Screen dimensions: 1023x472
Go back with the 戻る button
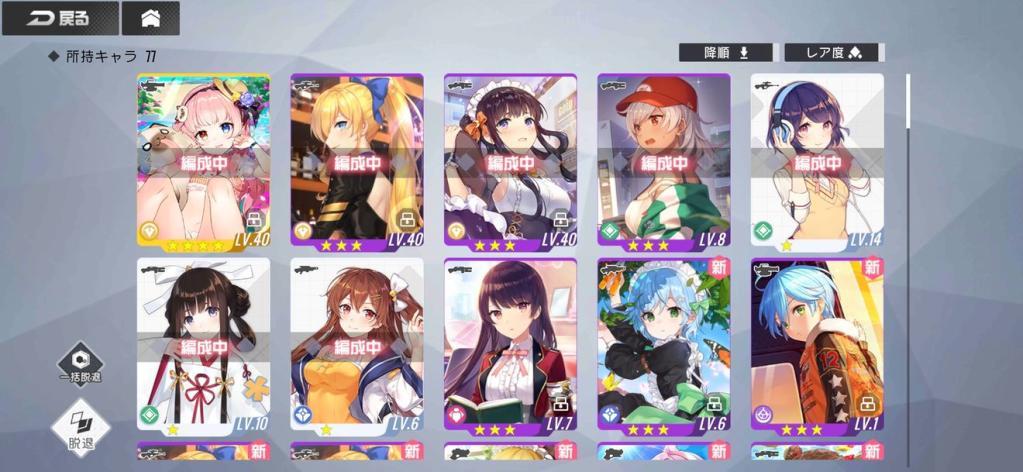pos(60,18)
